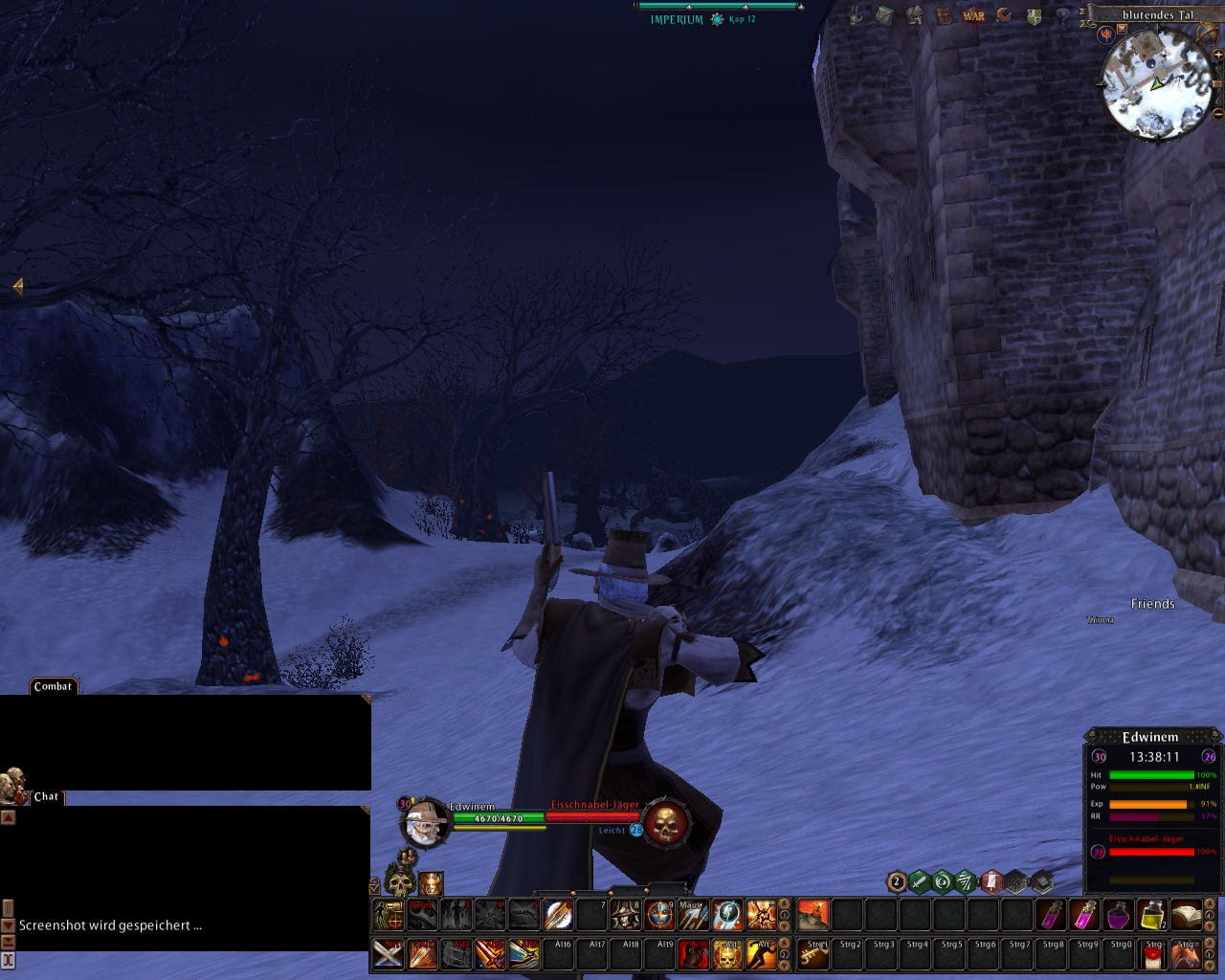Use the yellow potion bottle
Viewport: 1225px width, 980px height.
(x=1153, y=915)
